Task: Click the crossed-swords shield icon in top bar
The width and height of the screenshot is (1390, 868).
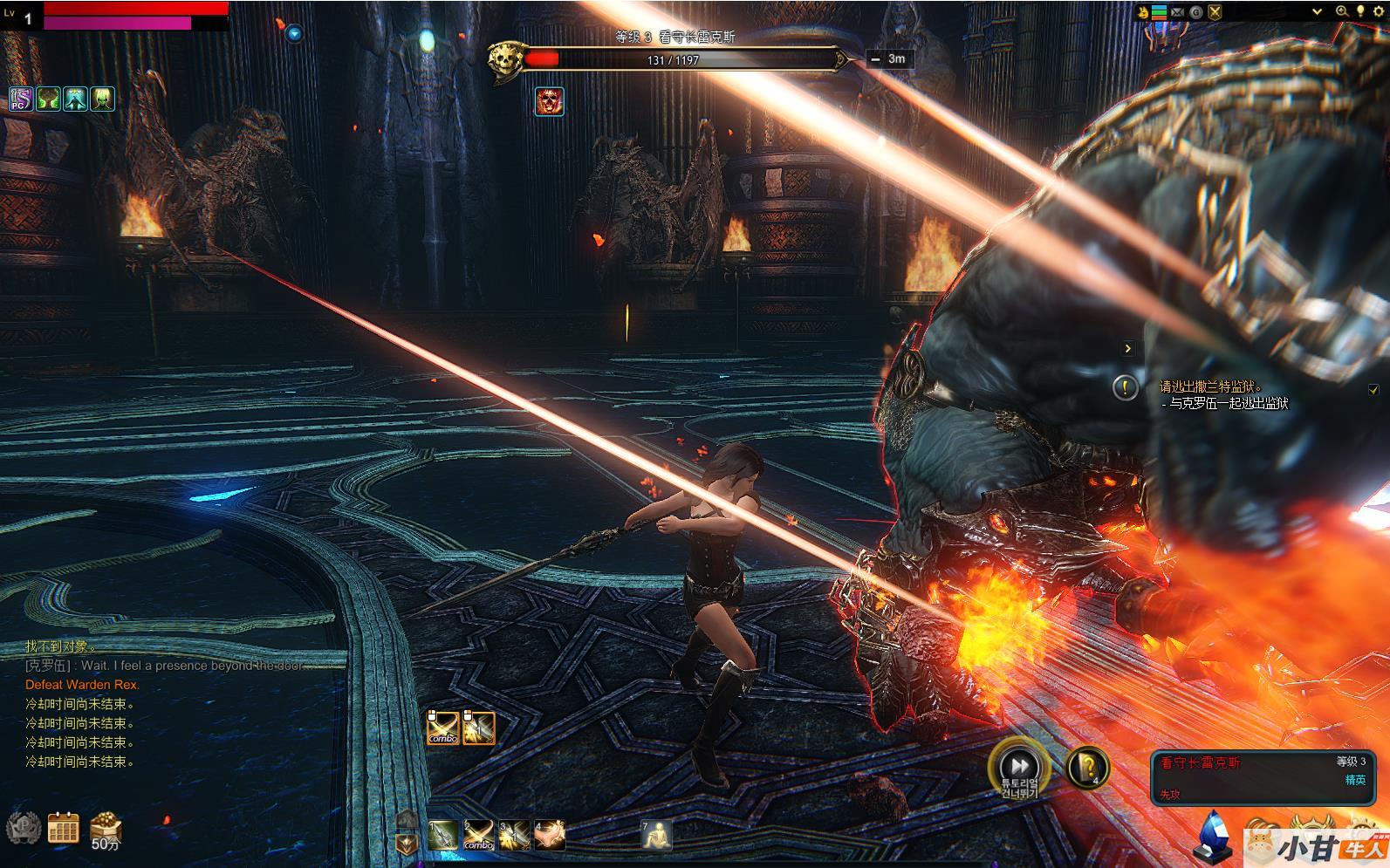Action: tap(1215, 11)
